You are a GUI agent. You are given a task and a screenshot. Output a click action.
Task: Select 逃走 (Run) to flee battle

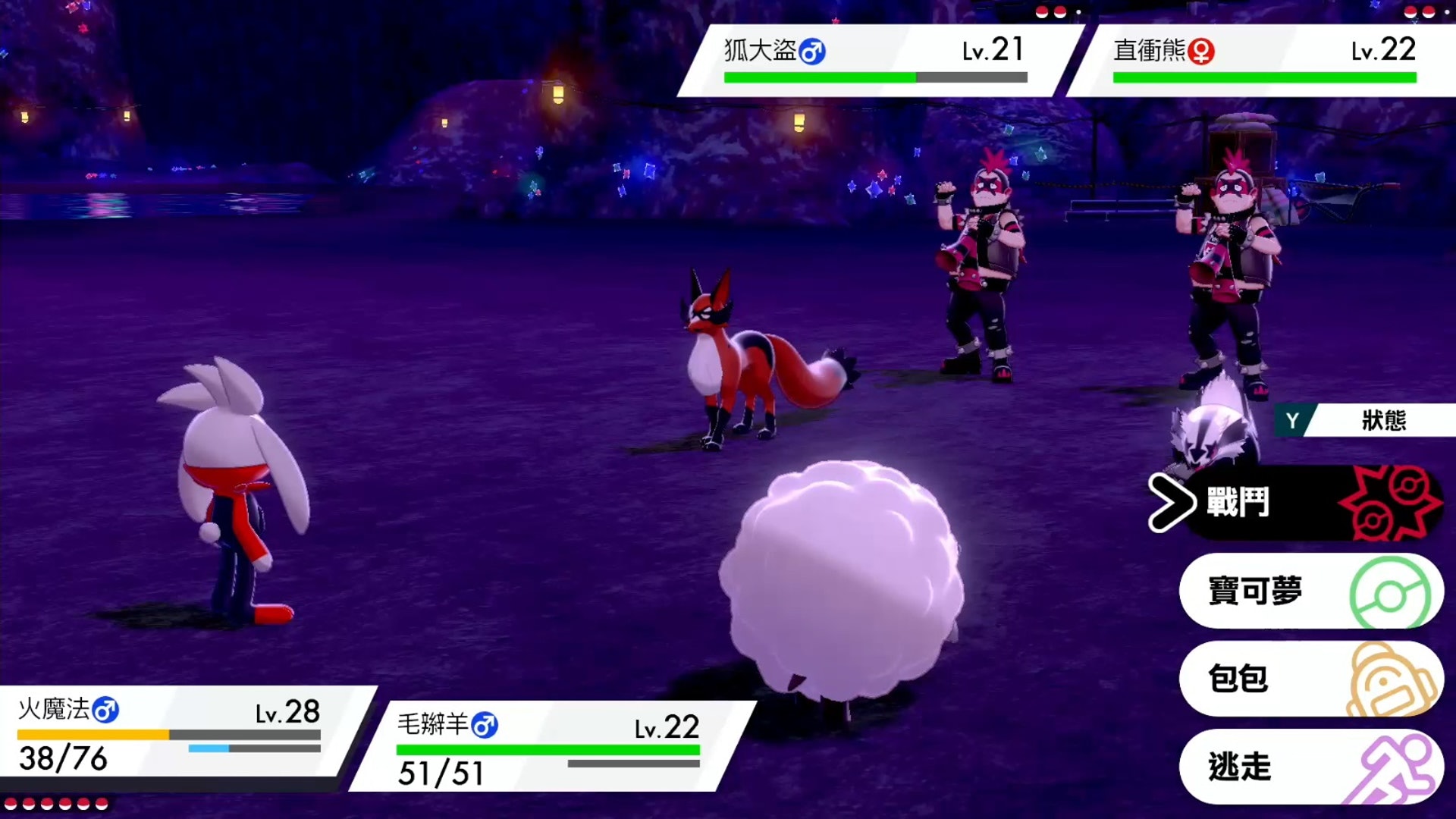pyautogui.click(x=1310, y=767)
